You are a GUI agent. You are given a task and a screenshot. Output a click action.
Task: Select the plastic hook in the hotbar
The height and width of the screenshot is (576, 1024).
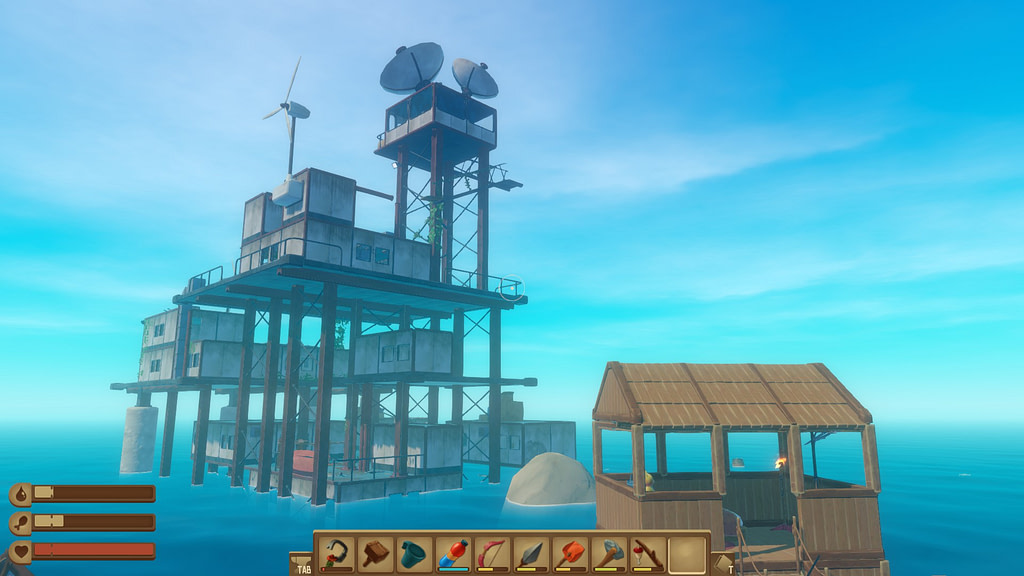(x=337, y=553)
